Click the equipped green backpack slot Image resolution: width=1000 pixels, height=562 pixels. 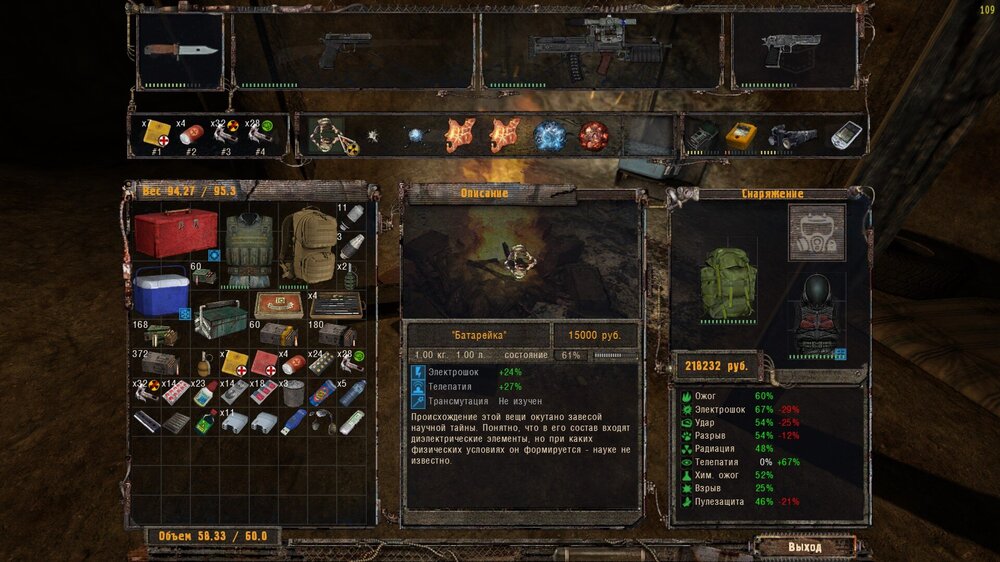click(x=727, y=283)
